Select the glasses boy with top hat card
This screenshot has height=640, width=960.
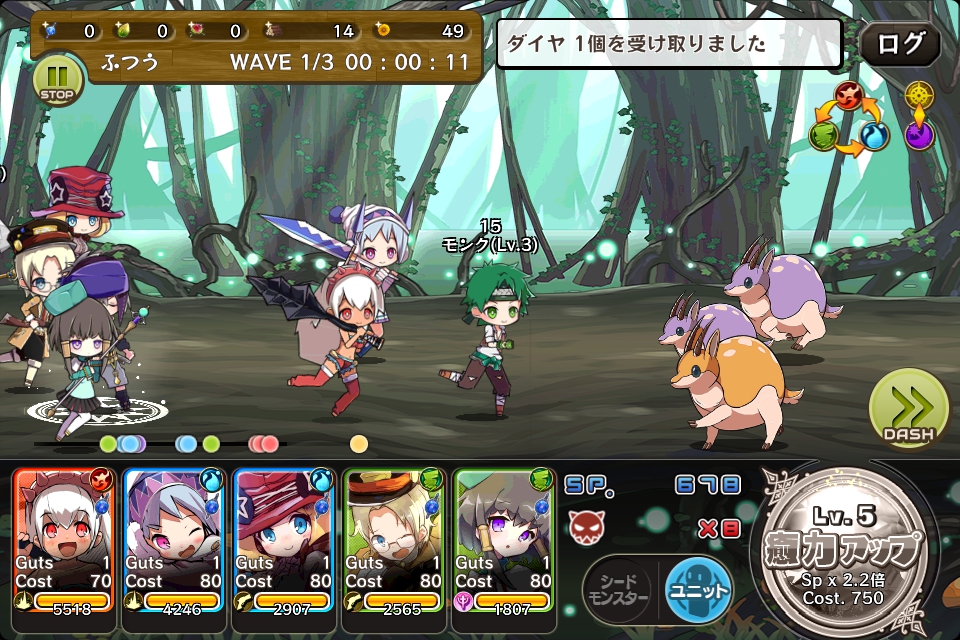(394, 537)
